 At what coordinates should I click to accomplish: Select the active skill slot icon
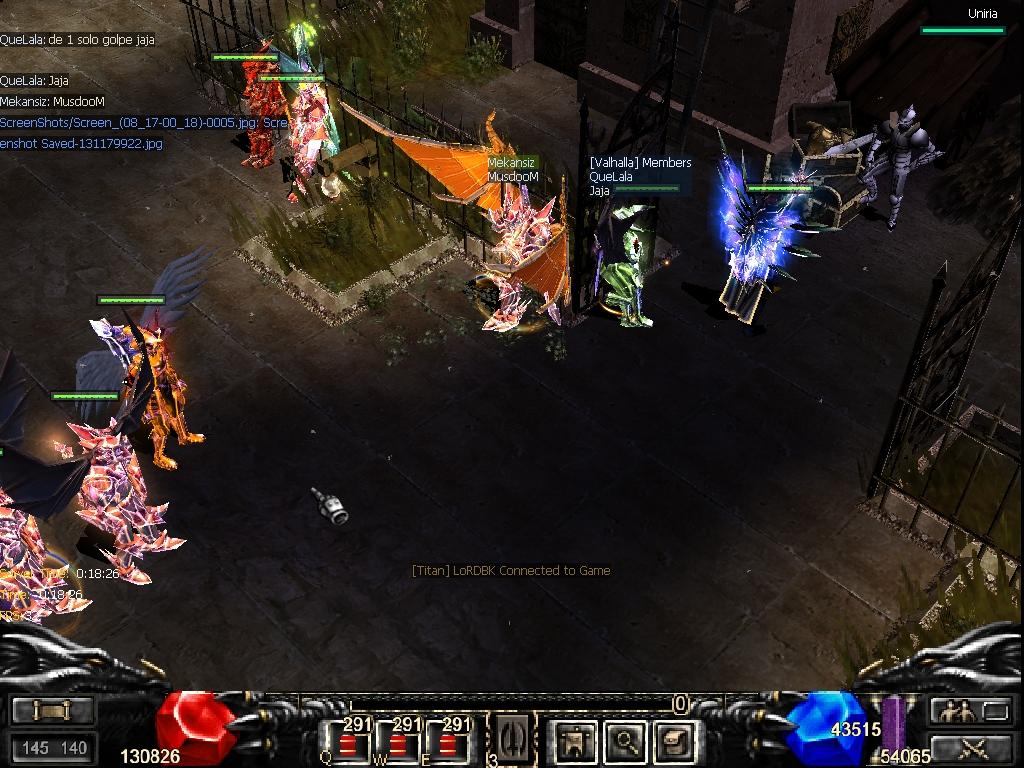[x=510, y=740]
